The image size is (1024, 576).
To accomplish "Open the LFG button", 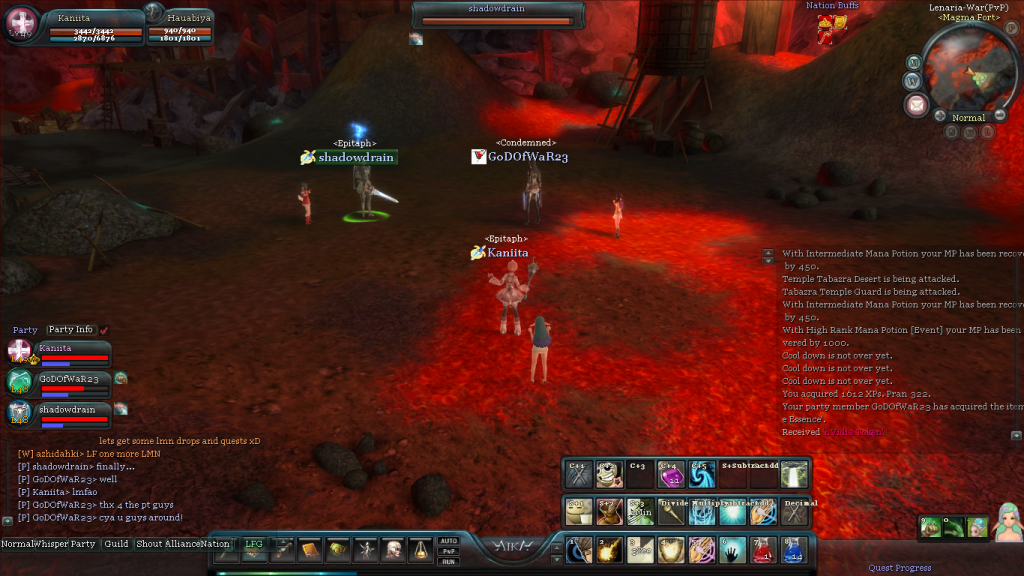I will point(255,544).
